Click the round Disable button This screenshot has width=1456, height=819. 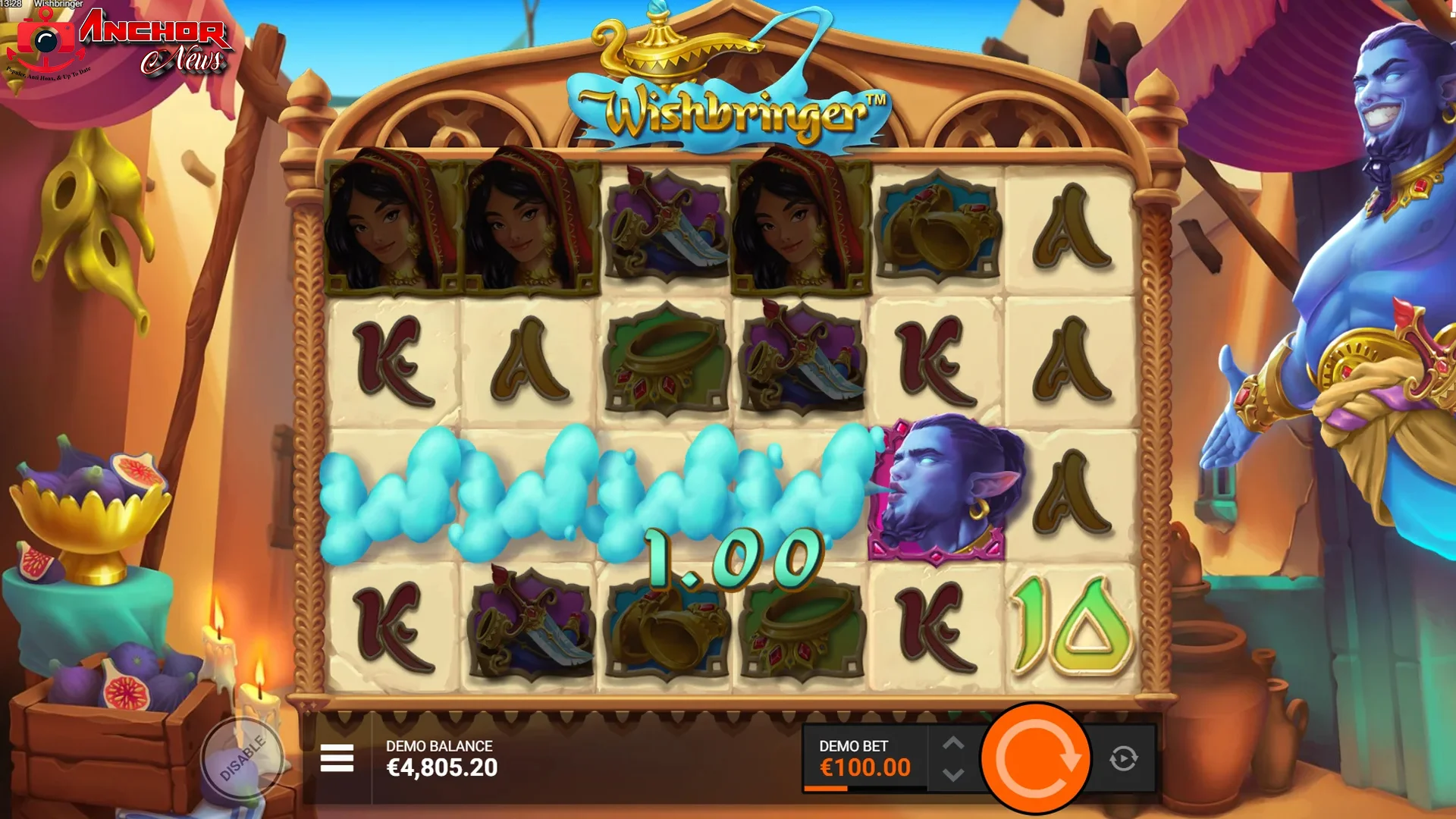(x=242, y=758)
